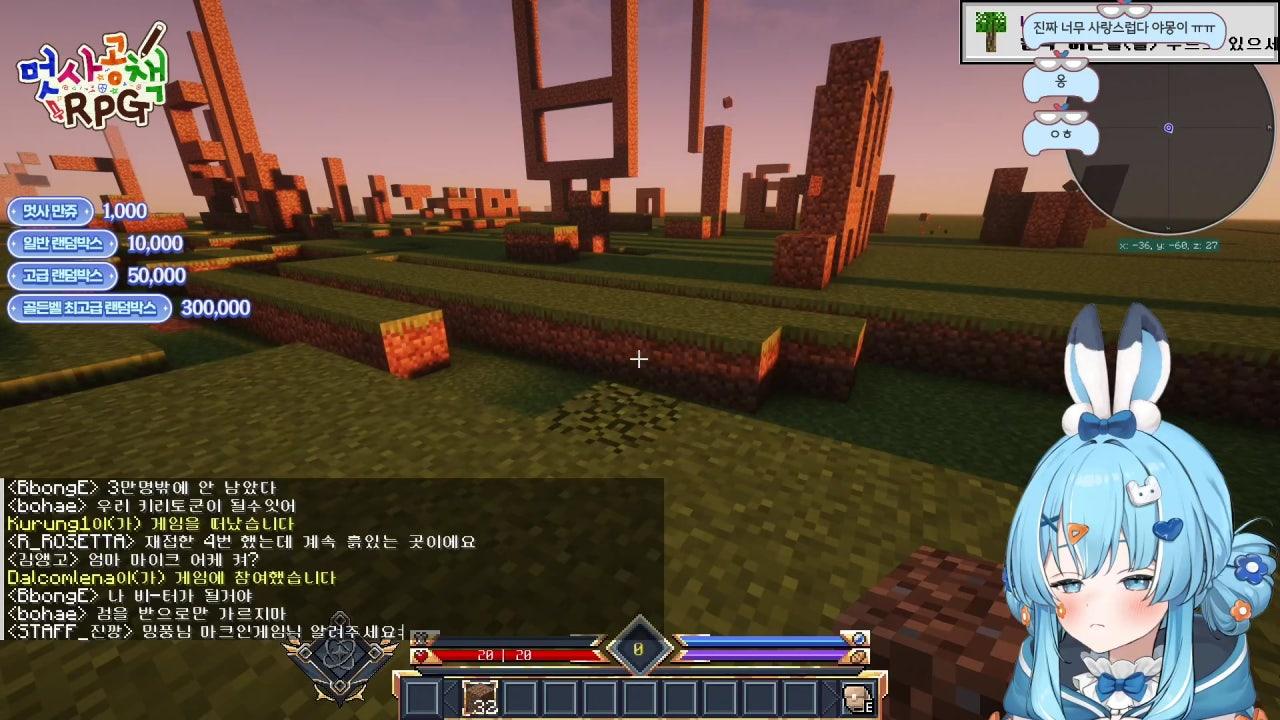Click the gold orb icon on the purple bar
The width and height of the screenshot is (1280, 720).
point(858,655)
